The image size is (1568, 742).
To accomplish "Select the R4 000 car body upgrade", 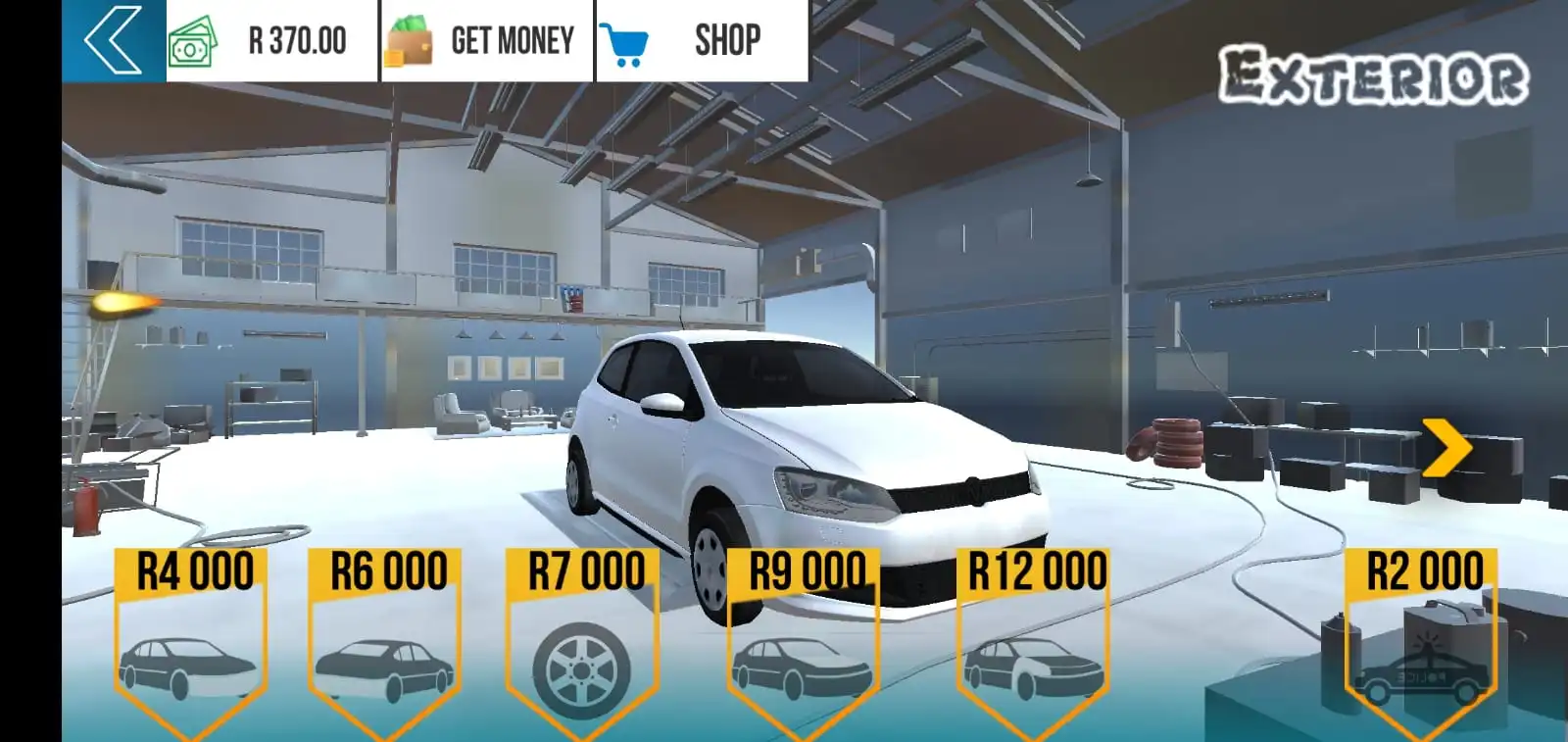I will (191, 642).
